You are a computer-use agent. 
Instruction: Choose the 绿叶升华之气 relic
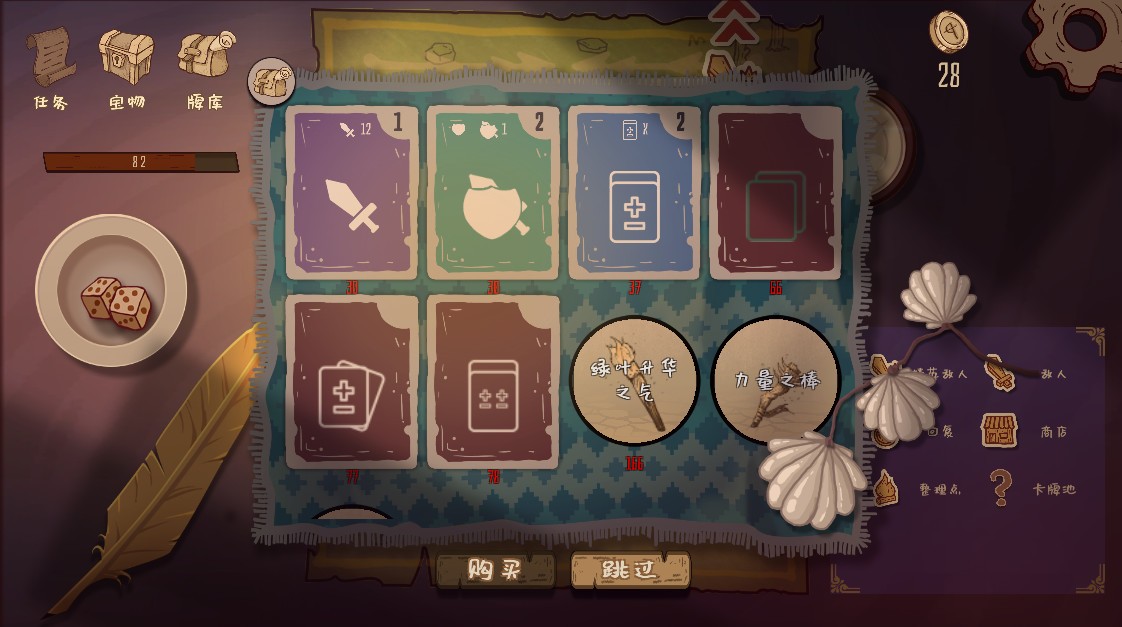click(634, 382)
